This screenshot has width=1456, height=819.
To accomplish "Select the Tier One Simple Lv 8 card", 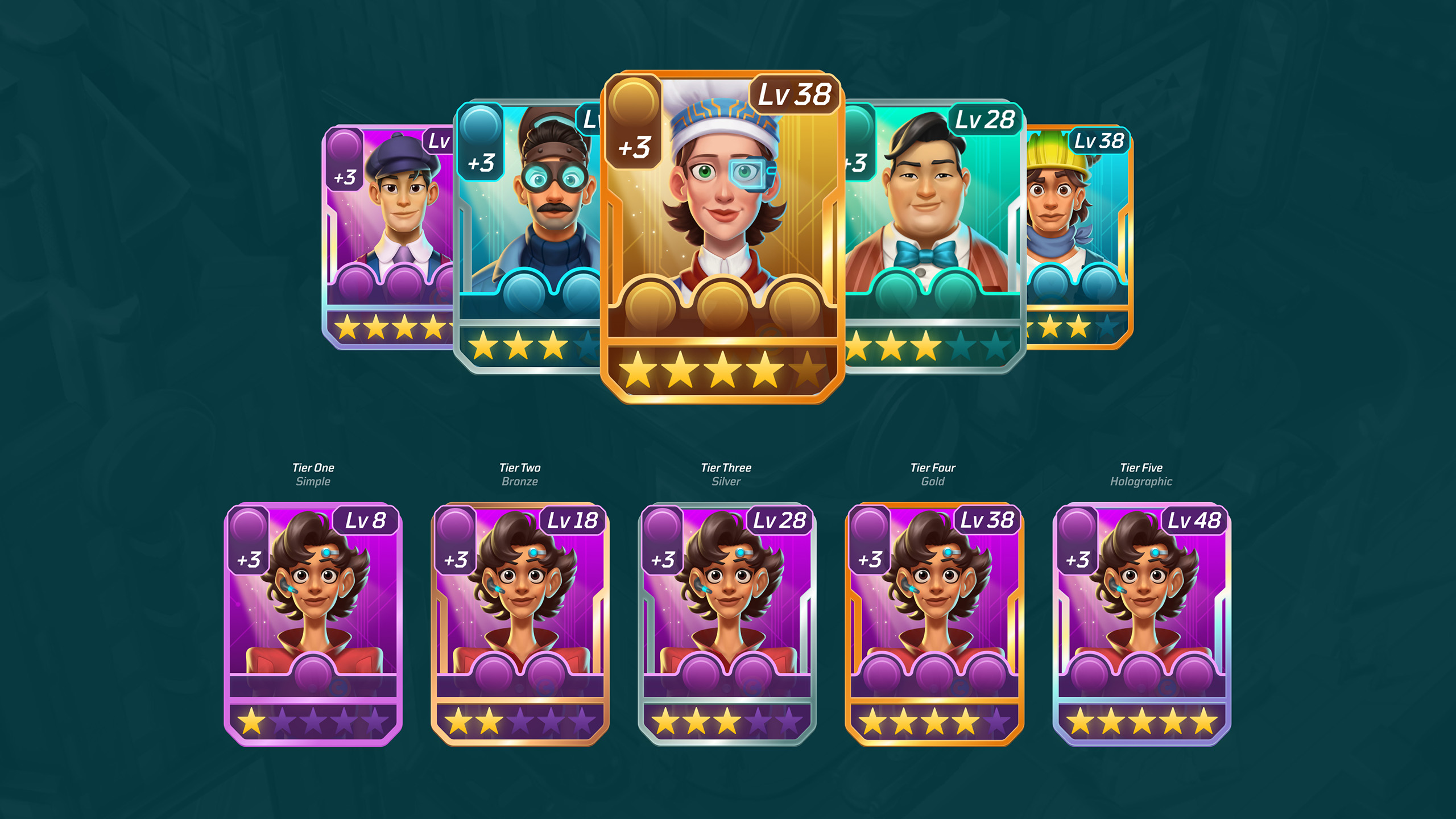I will 313,624.
